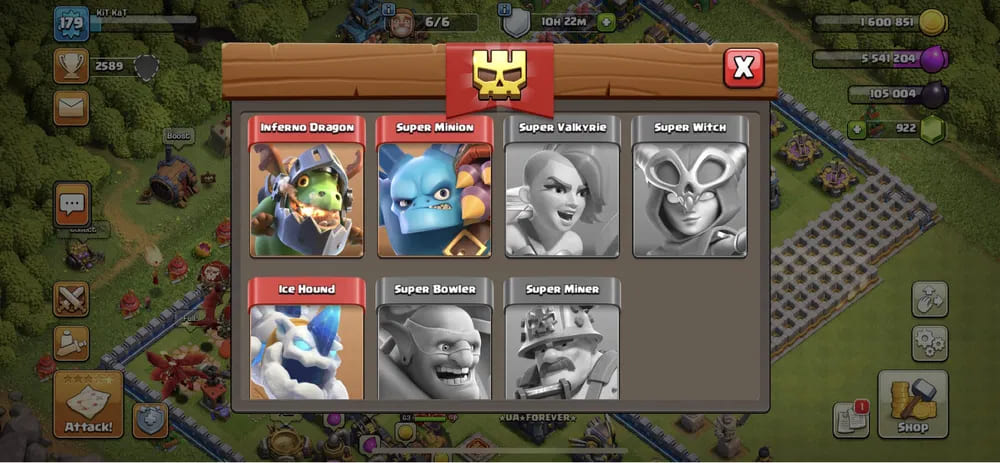Choose the Super Minion card
This screenshot has width=1000, height=463.
click(434, 187)
